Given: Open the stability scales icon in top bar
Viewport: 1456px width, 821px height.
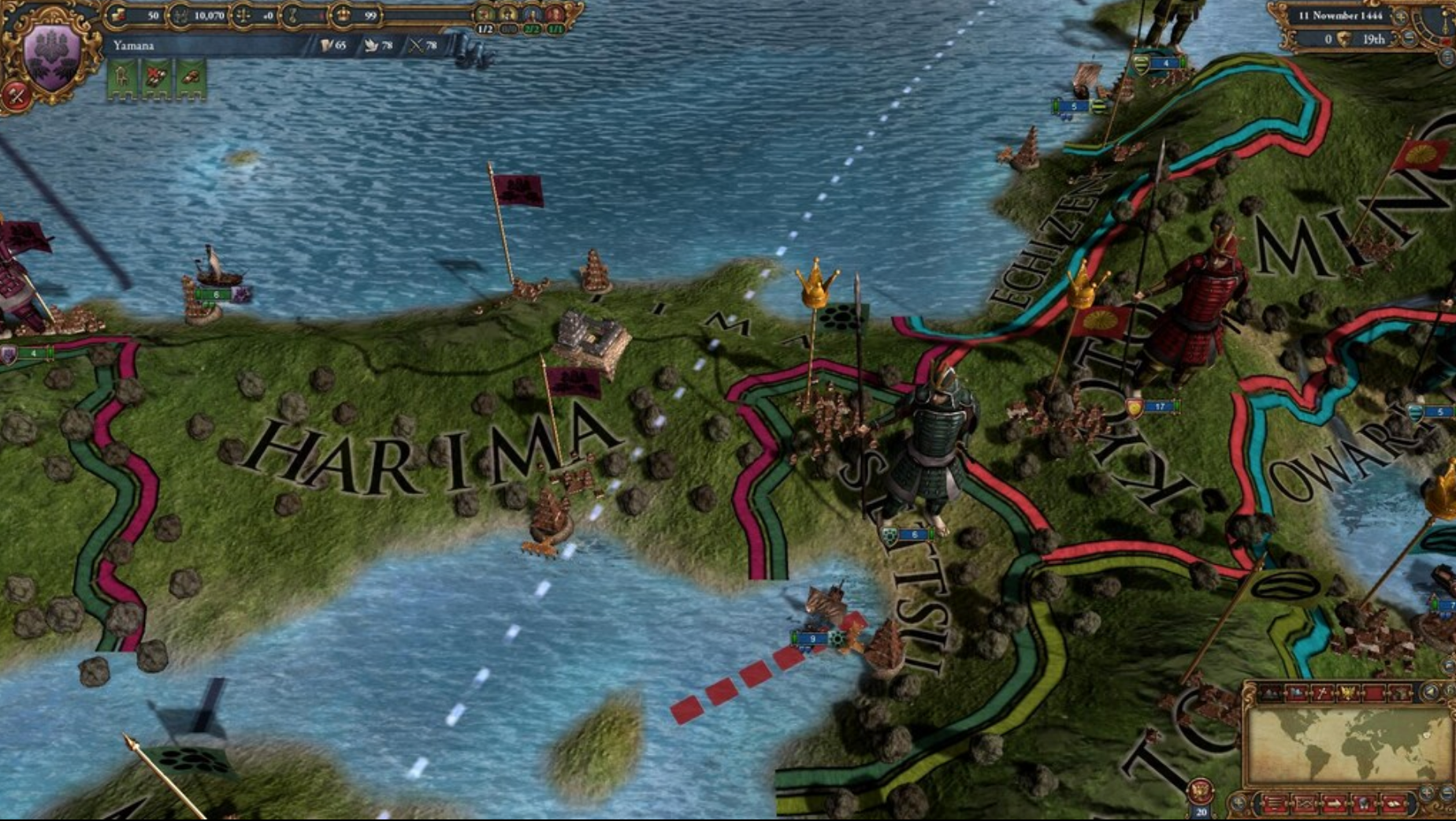Looking at the screenshot, I should point(243,16).
